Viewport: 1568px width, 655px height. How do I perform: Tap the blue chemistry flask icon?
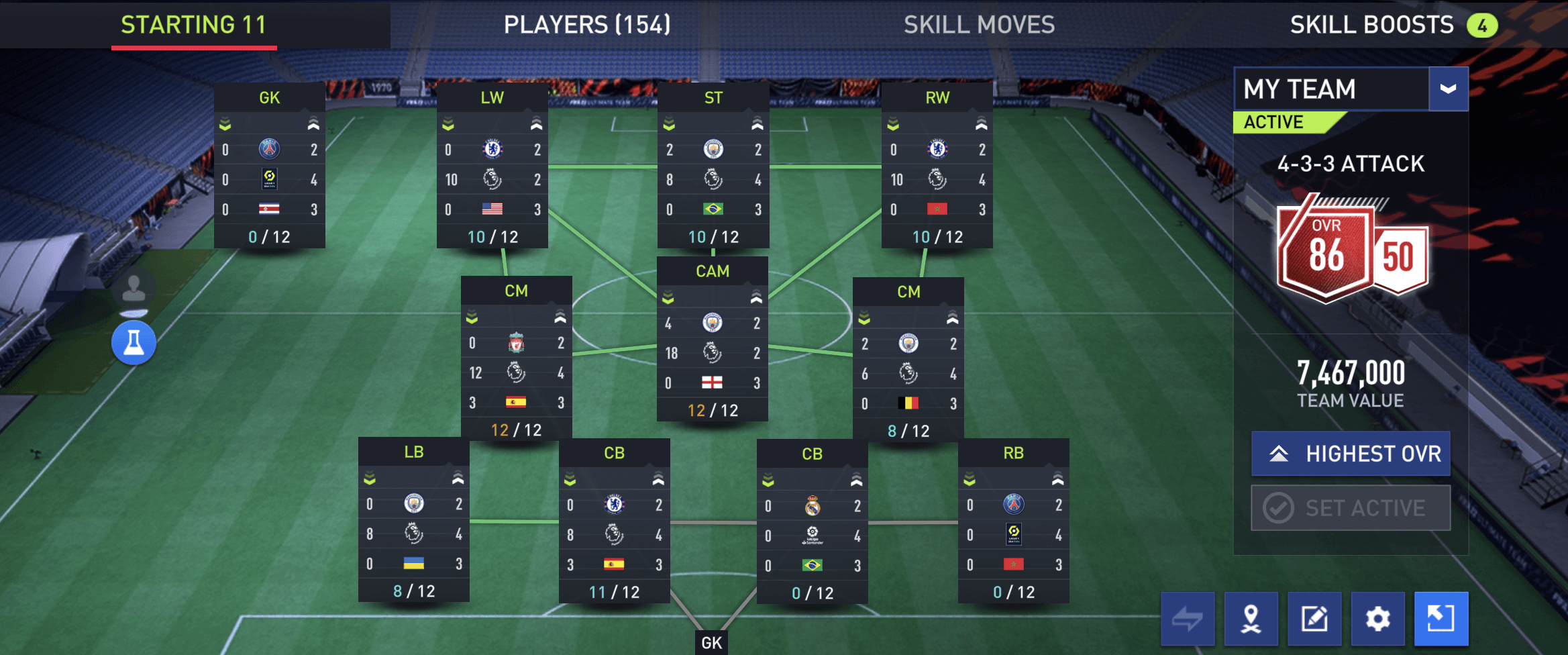click(134, 343)
